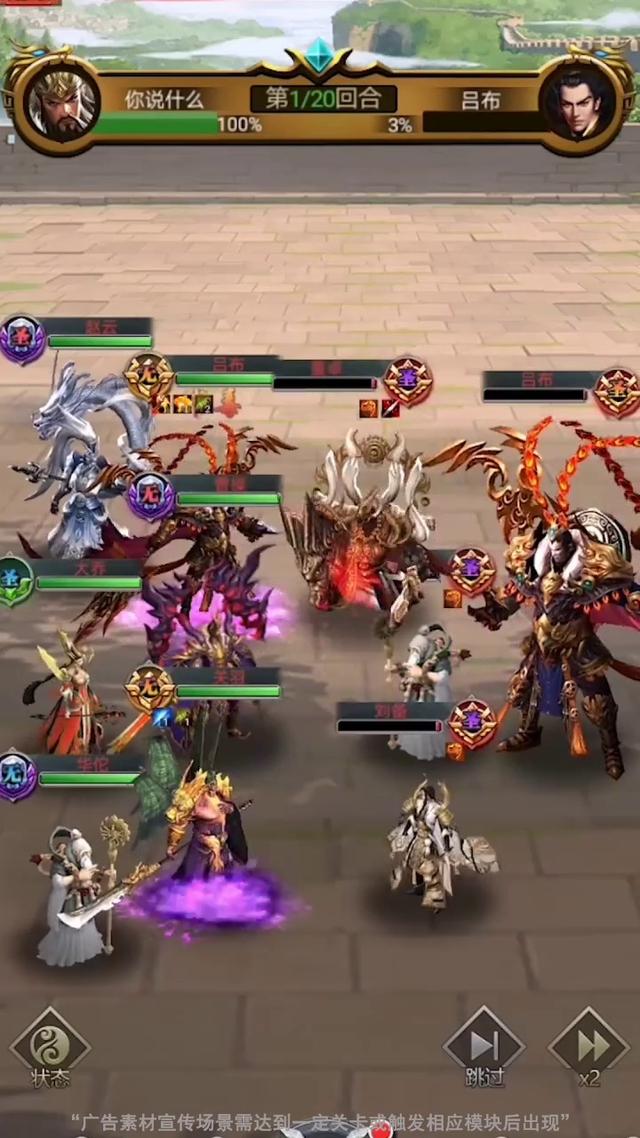Tap the 你说什么 player portrait
The width and height of the screenshot is (640, 1138).
click(x=61, y=104)
